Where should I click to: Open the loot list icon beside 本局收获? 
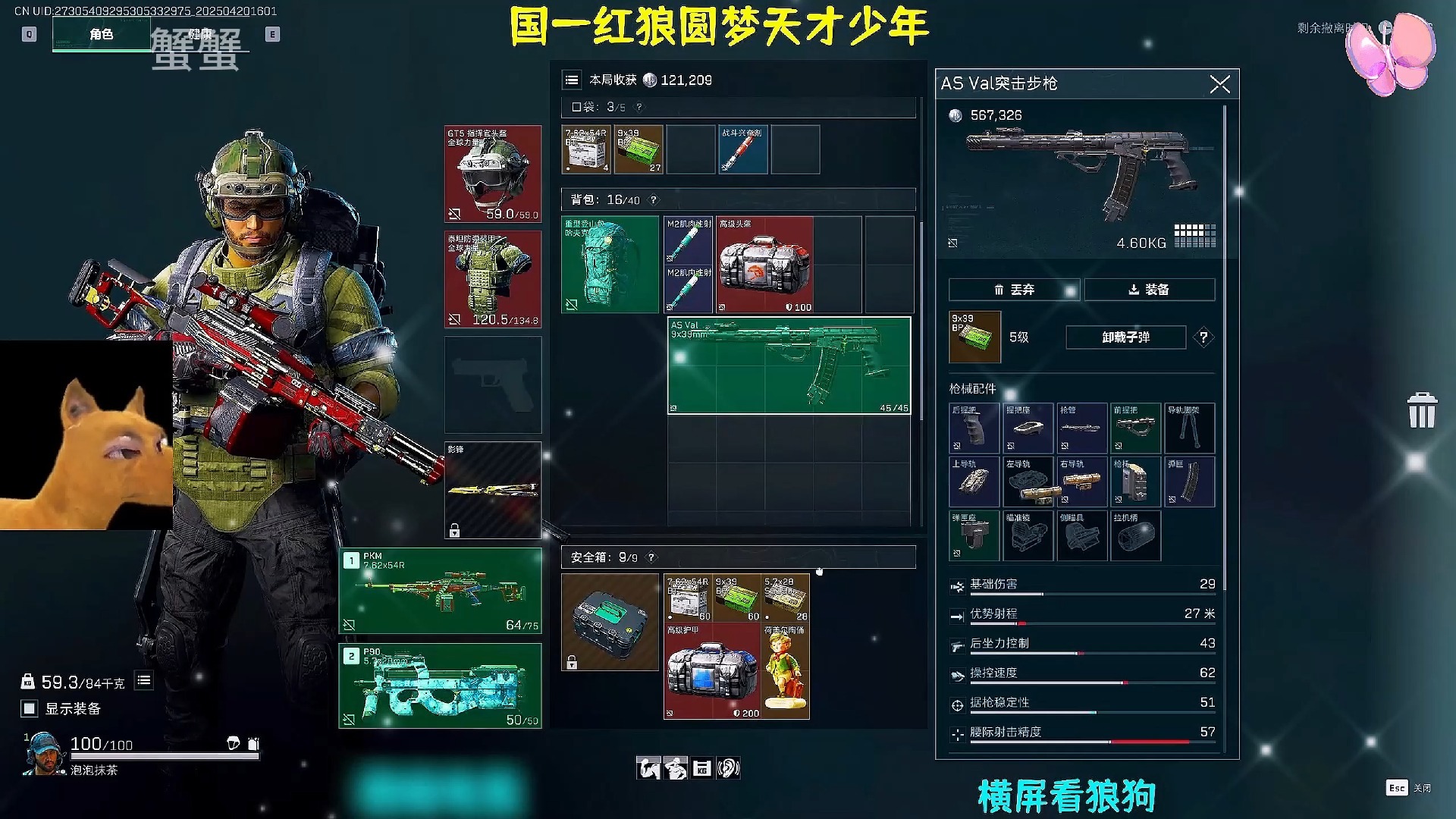click(572, 80)
